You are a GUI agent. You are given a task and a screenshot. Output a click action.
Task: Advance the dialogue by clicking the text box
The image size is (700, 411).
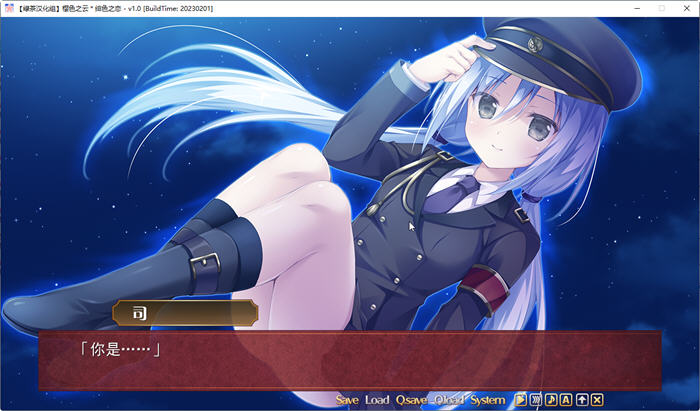[x=350, y=358]
